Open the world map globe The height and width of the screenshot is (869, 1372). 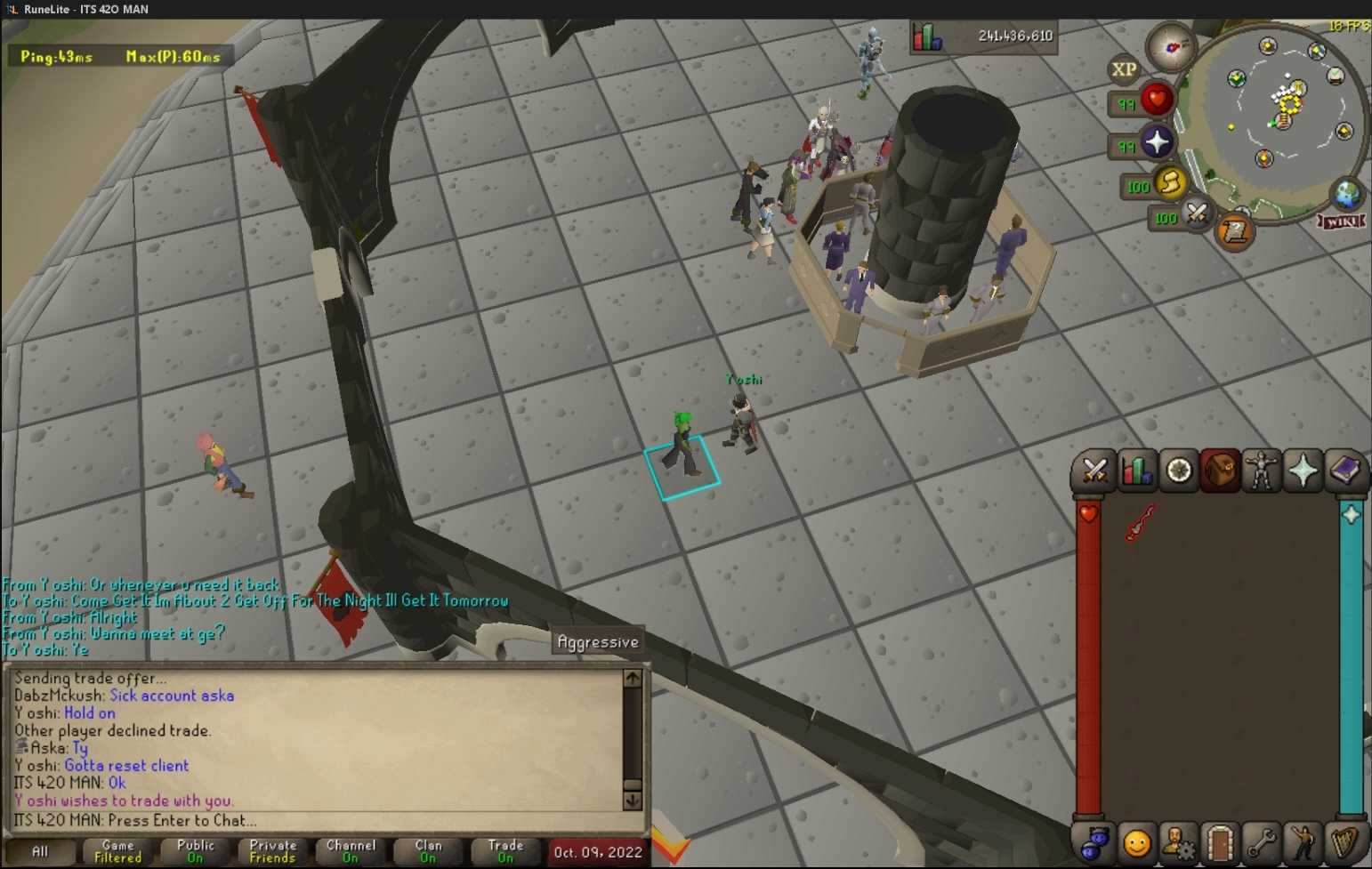(1346, 193)
